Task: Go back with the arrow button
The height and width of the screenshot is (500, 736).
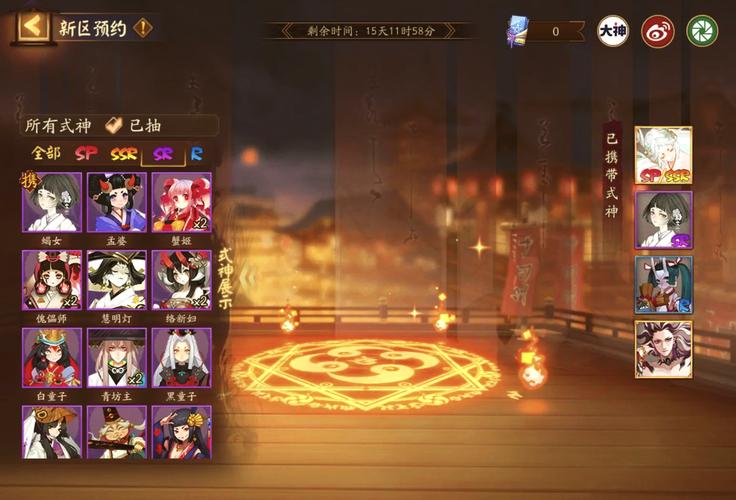Action: tap(32, 26)
